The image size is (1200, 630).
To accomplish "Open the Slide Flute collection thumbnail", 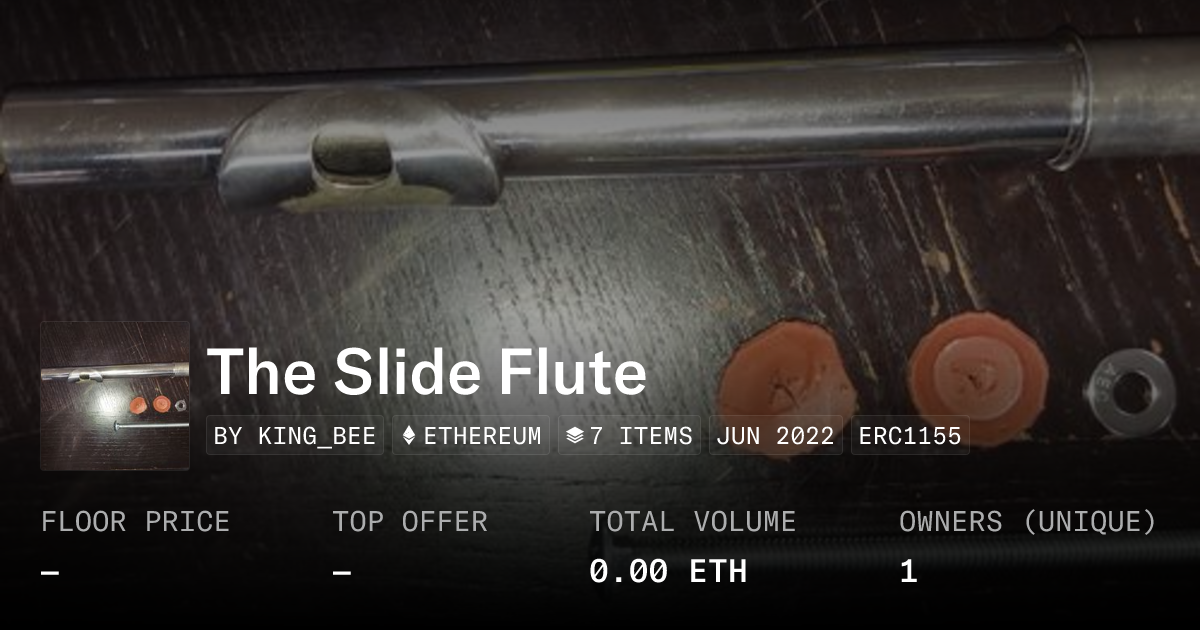I will tap(115, 396).
